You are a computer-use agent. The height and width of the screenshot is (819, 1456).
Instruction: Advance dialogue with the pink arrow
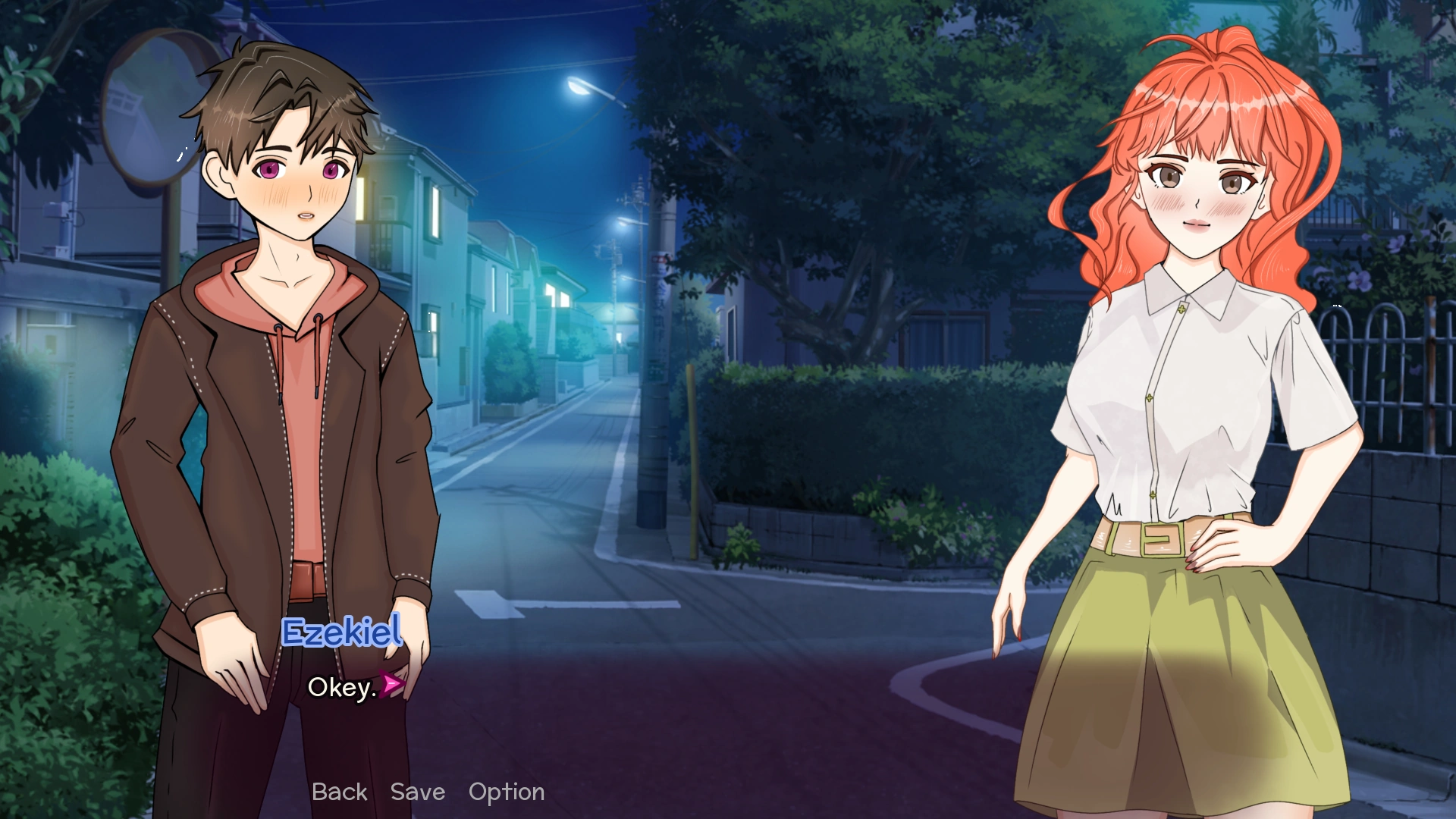[x=391, y=686]
